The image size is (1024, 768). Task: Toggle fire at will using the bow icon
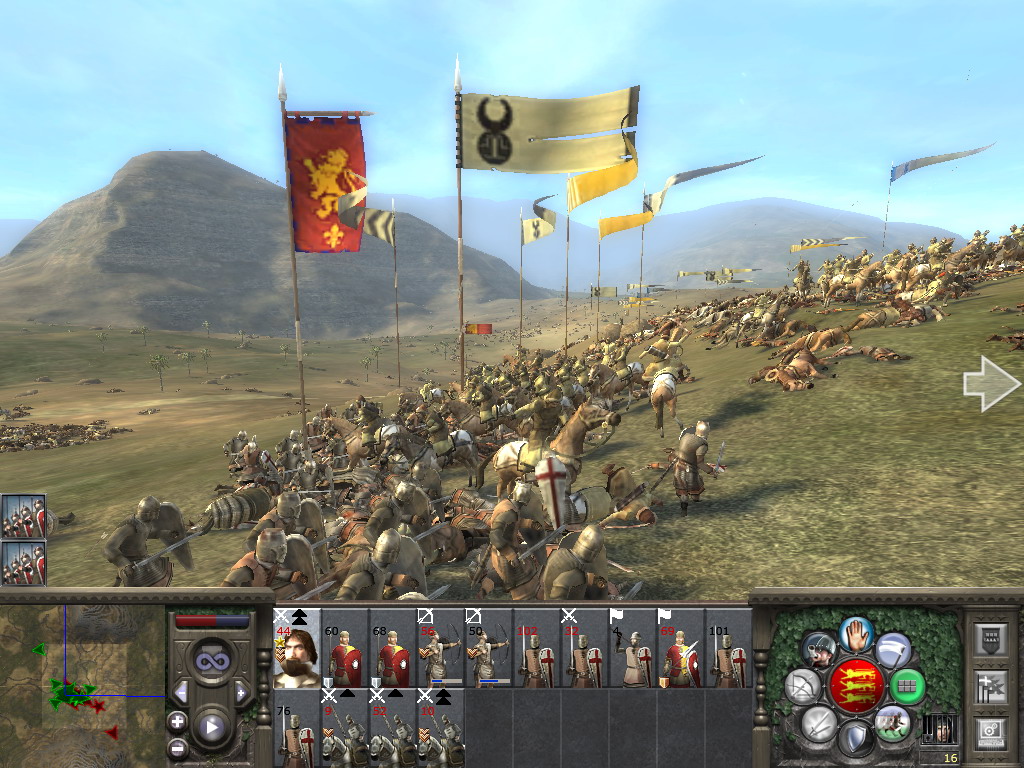(x=802, y=686)
